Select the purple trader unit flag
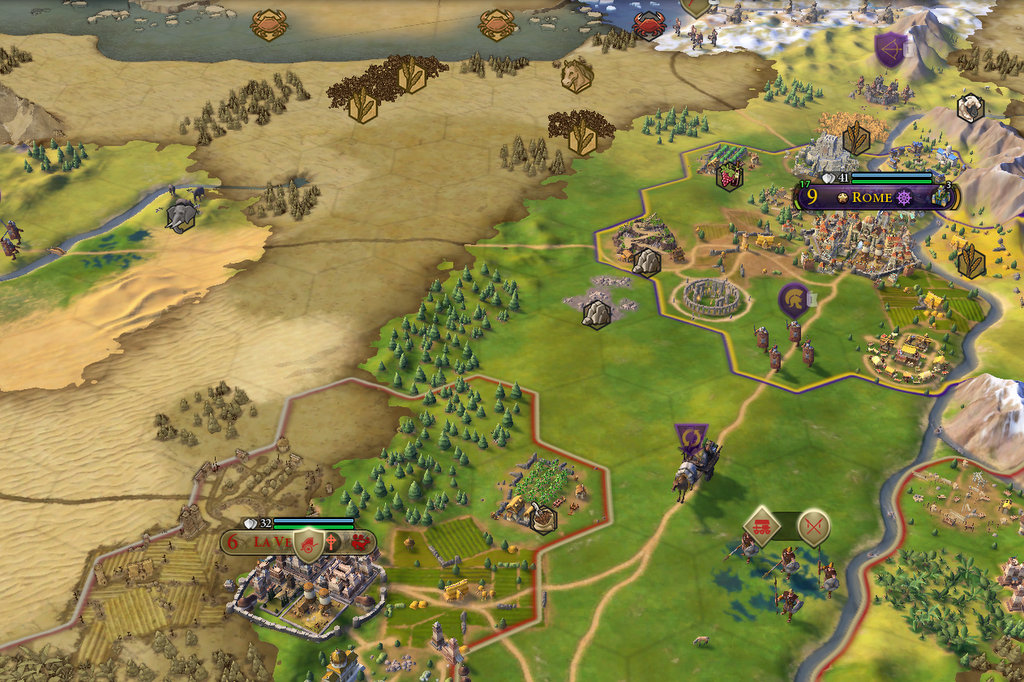Screen dimensions: 1024x682 point(690,438)
